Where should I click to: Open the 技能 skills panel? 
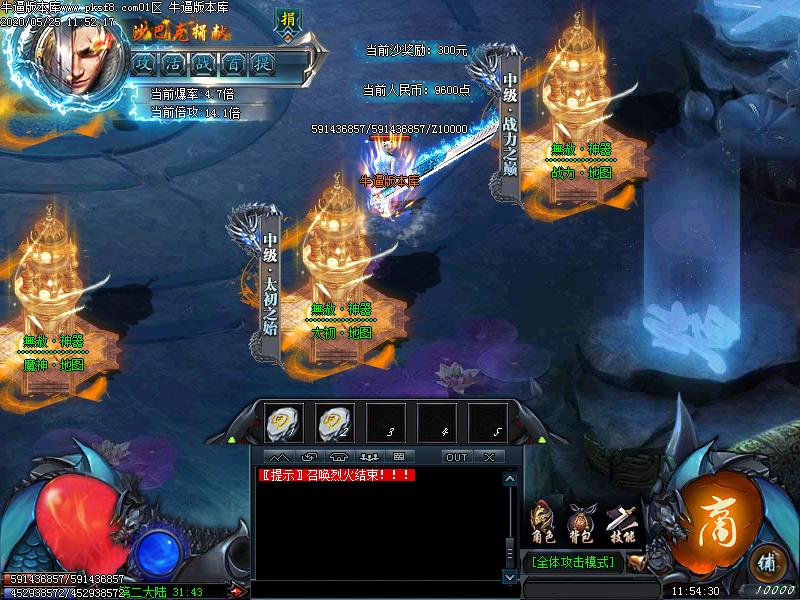coord(620,521)
